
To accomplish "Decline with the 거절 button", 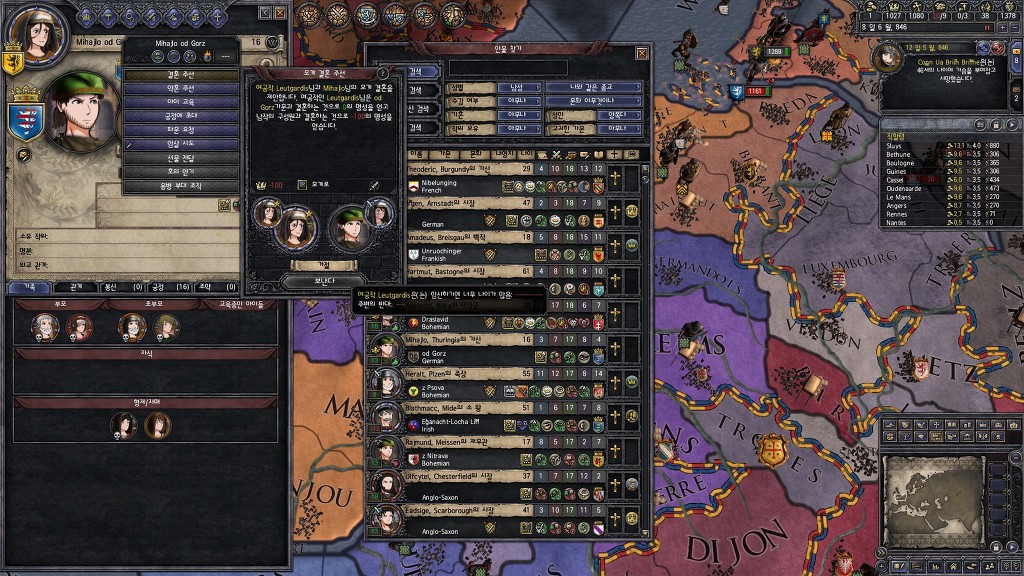I will (323, 265).
